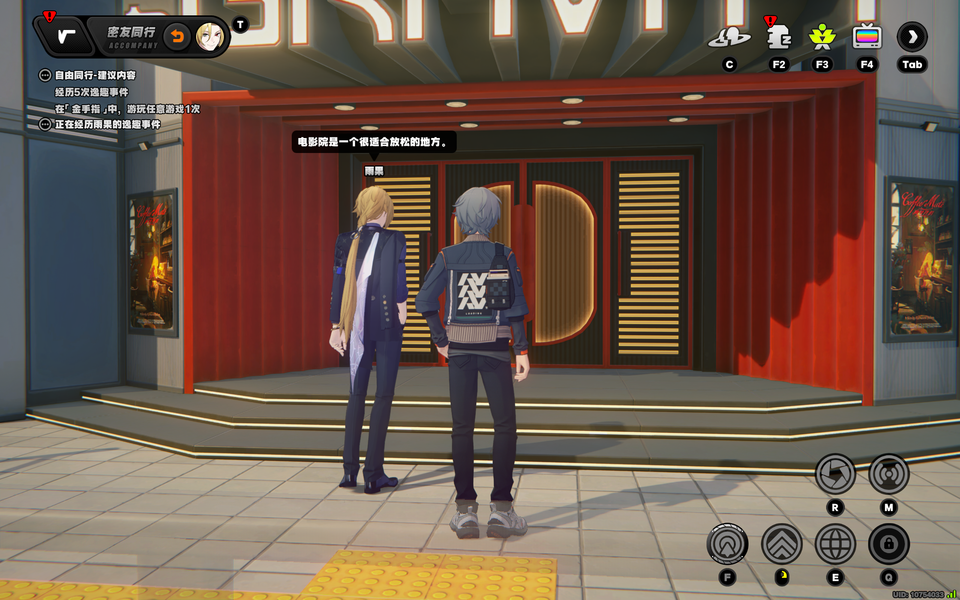960x600 pixels.
Task: Click the pistol icon button
Action: pos(66,37)
